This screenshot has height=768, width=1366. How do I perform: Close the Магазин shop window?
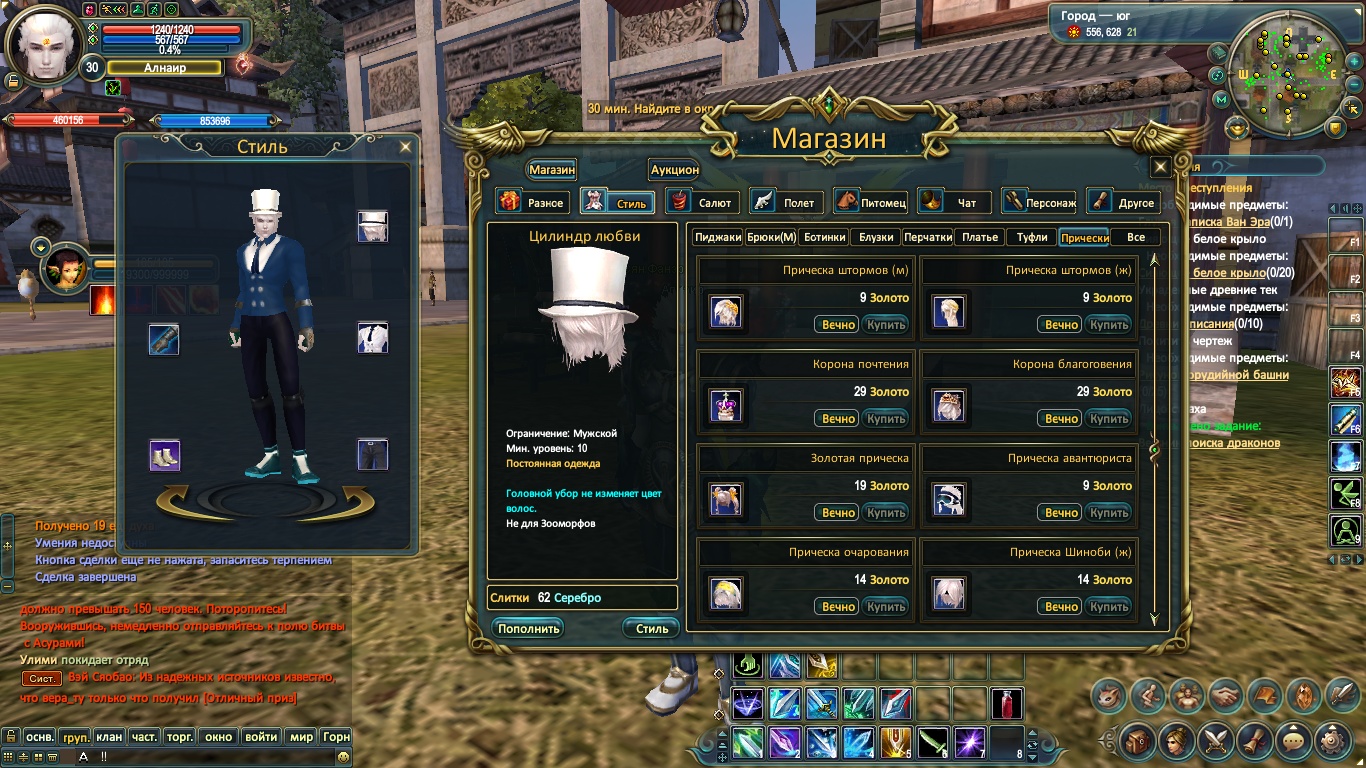(x=1160, y=167)
